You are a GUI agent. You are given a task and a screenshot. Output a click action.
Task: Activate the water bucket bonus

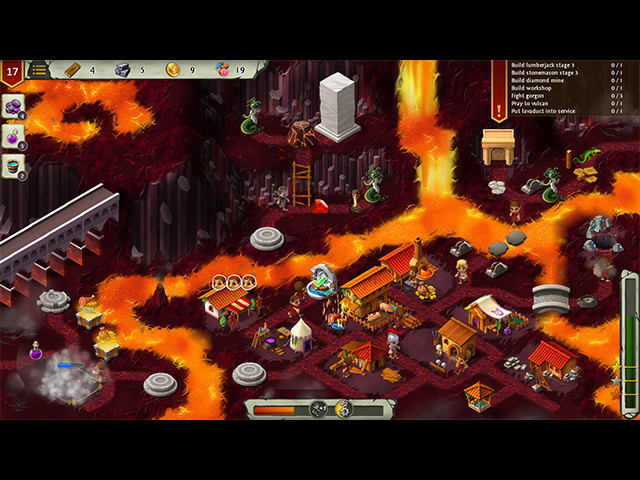14,166
